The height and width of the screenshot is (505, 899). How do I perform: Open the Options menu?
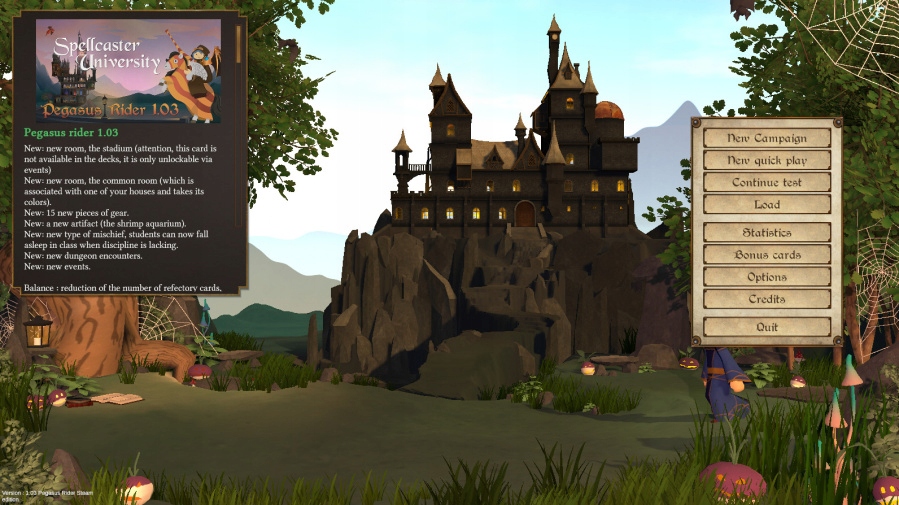(767, 277)
